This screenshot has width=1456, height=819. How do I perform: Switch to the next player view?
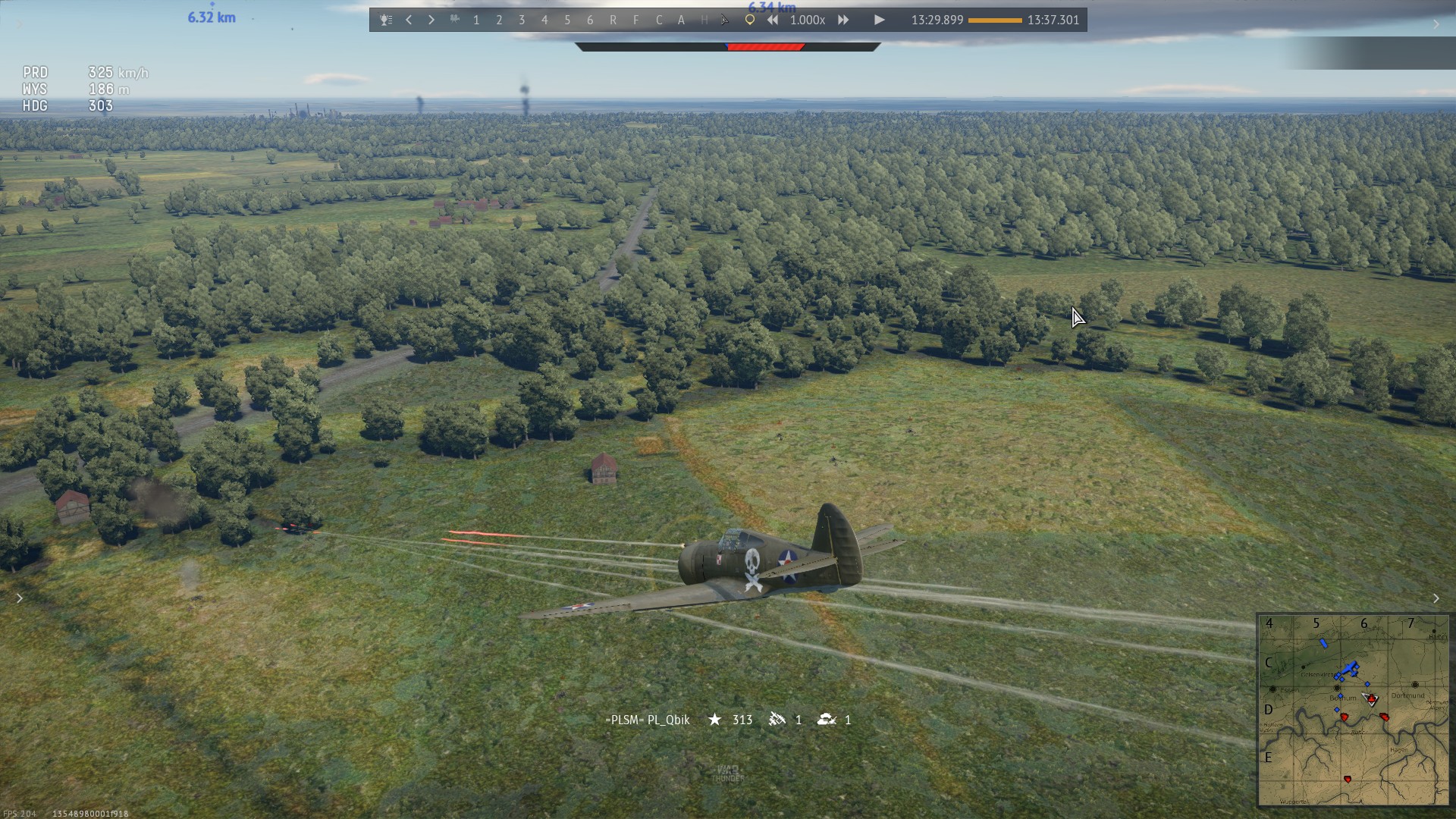[431, 20]
